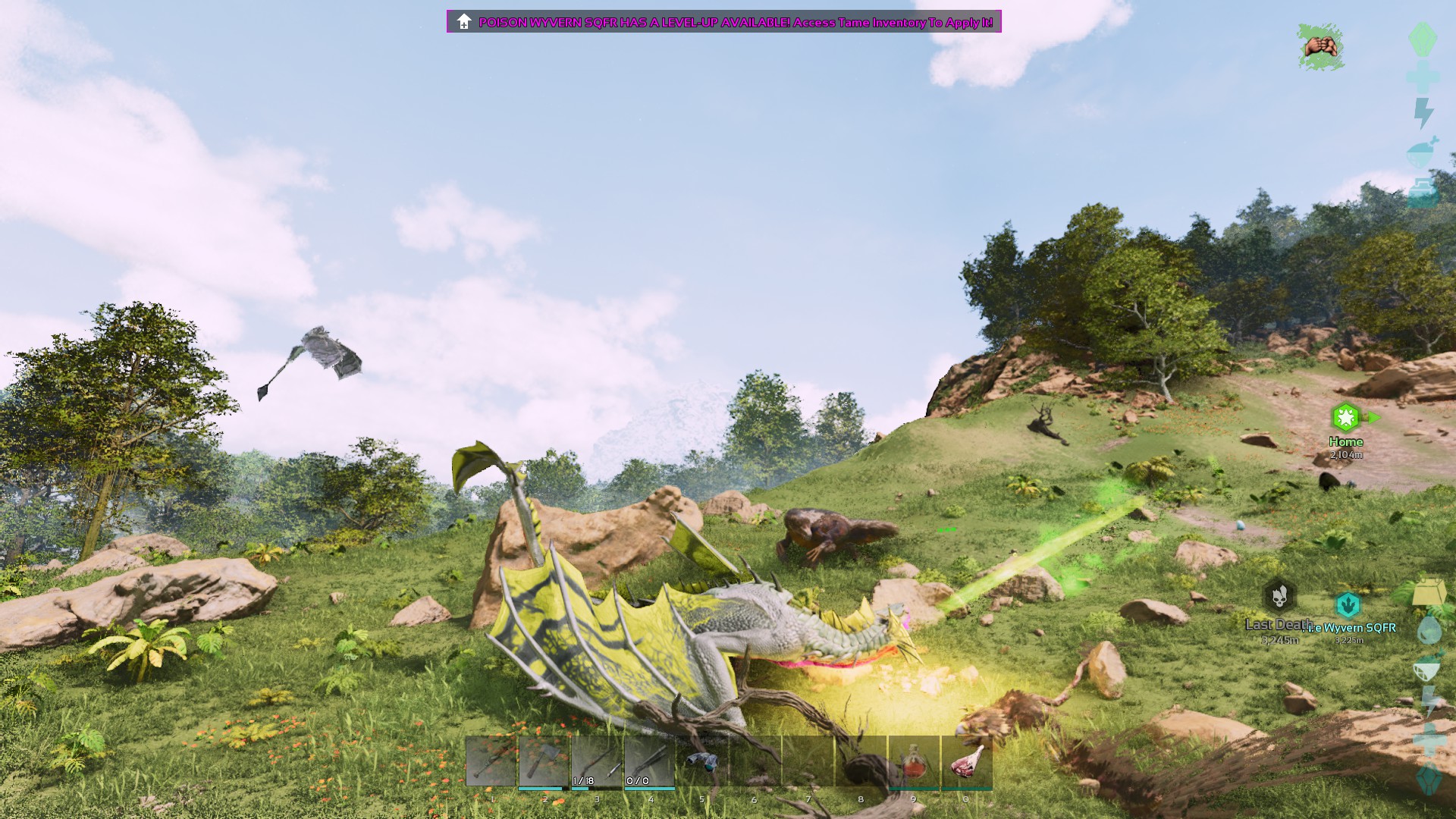Screen dimensions: 1456x819
Task: Select the Last Death skull marker
Action: coord(1279,597)
